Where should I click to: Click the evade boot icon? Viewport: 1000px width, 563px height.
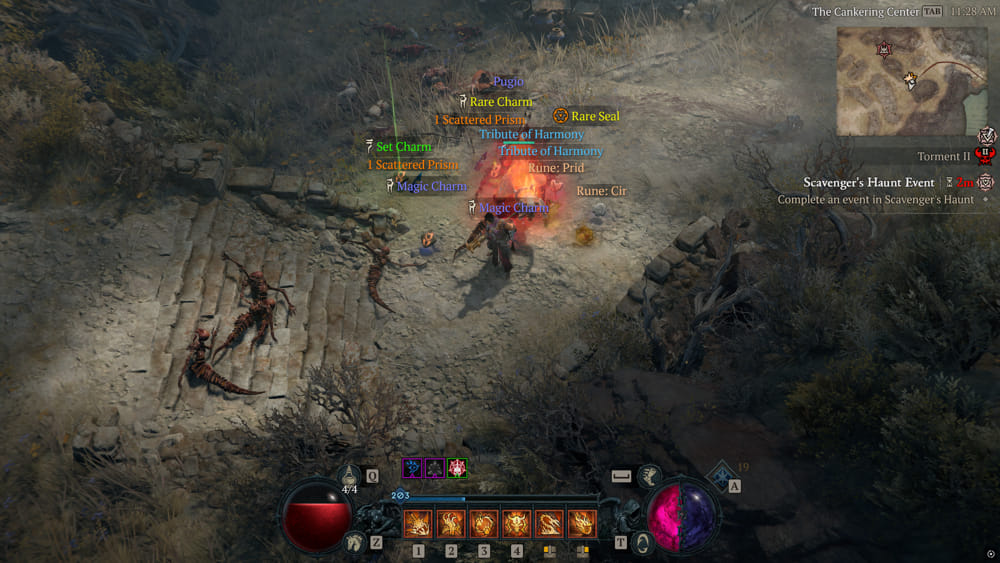(x=650, y=476)
